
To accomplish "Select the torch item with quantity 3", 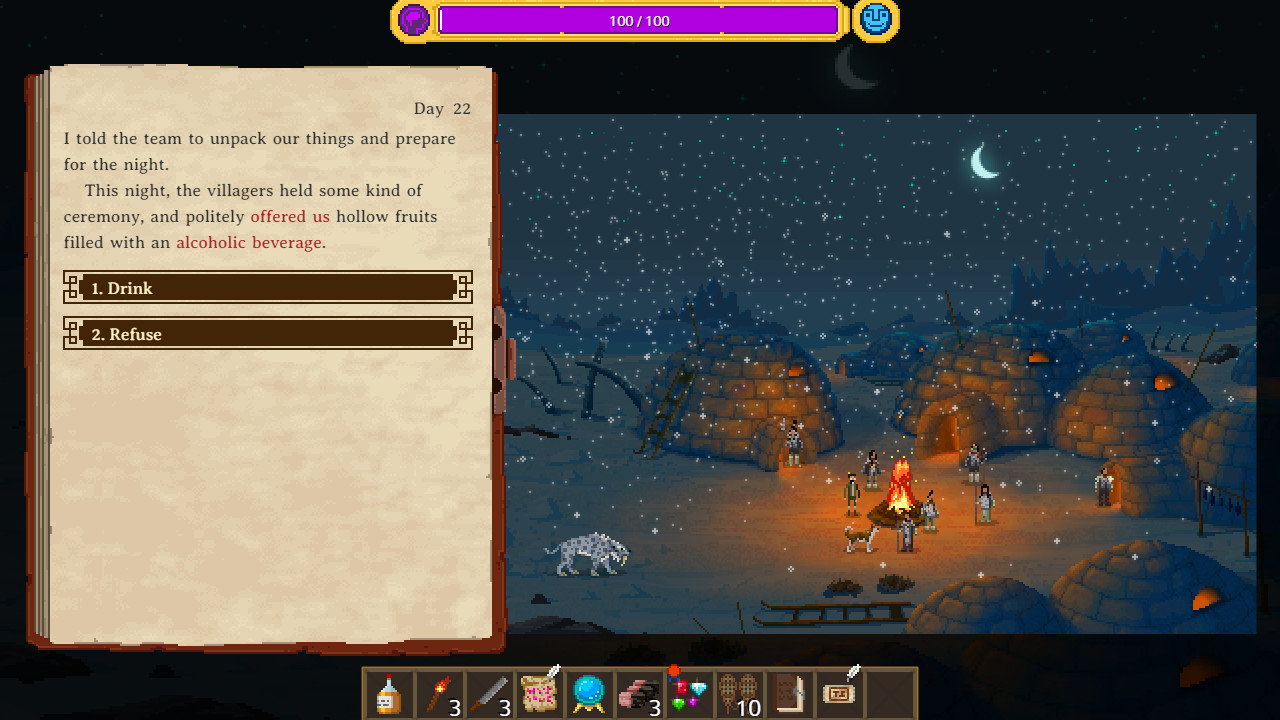I will pyautogui.click(x=439, y=693).
